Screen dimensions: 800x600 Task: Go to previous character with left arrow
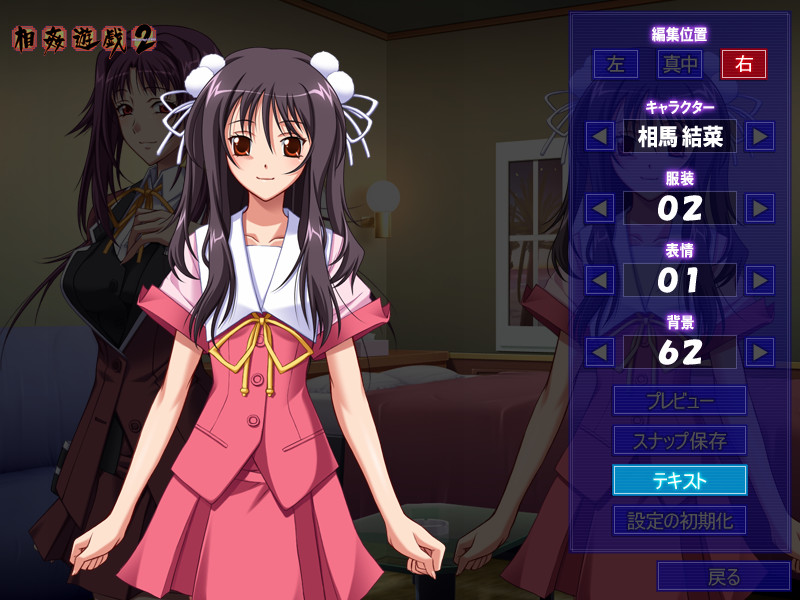[600, 136]
